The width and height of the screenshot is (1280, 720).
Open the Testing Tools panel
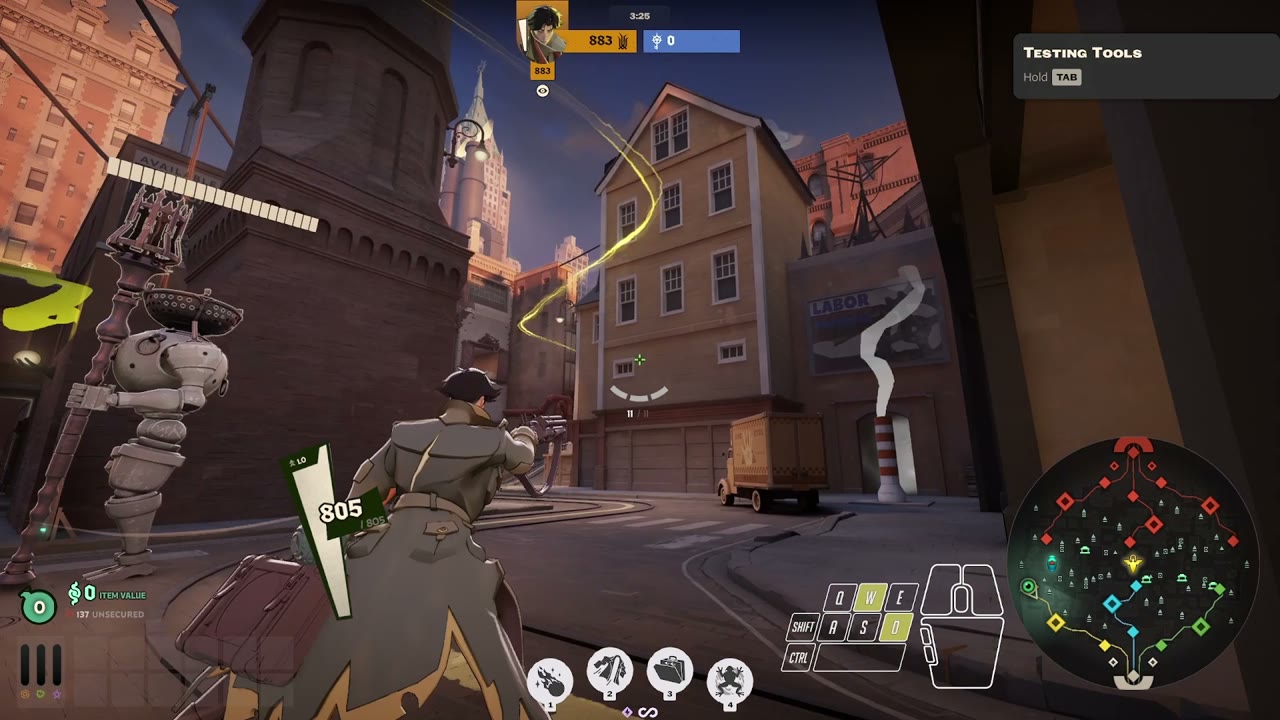click(1146, 65)
